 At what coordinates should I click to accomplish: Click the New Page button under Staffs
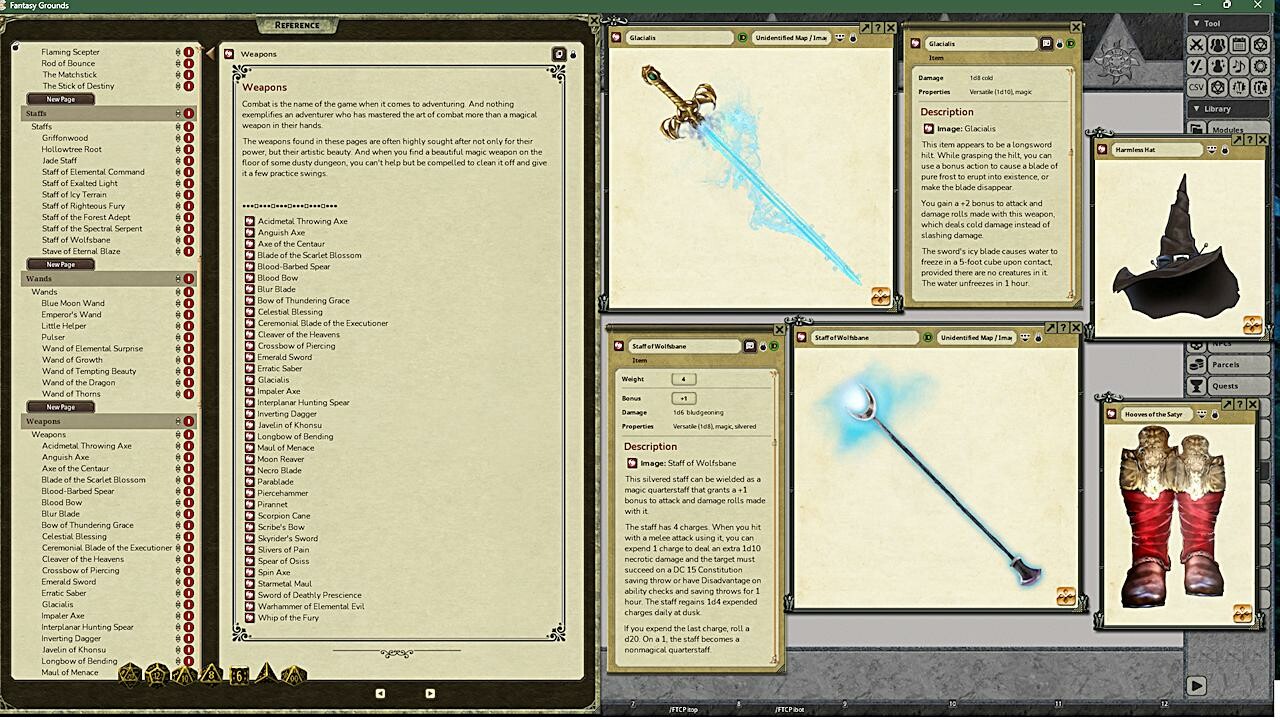click(x=60, y=264)
